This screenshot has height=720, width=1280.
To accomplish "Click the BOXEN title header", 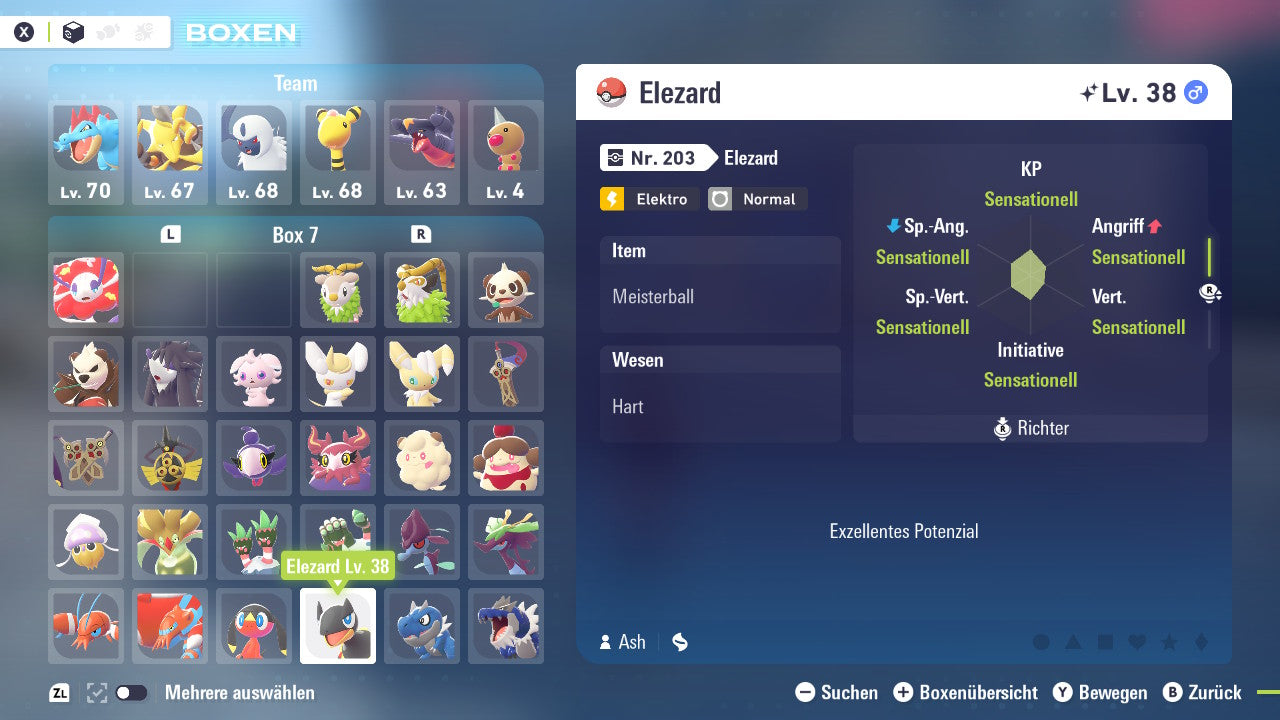I will [x=243, y=33].
